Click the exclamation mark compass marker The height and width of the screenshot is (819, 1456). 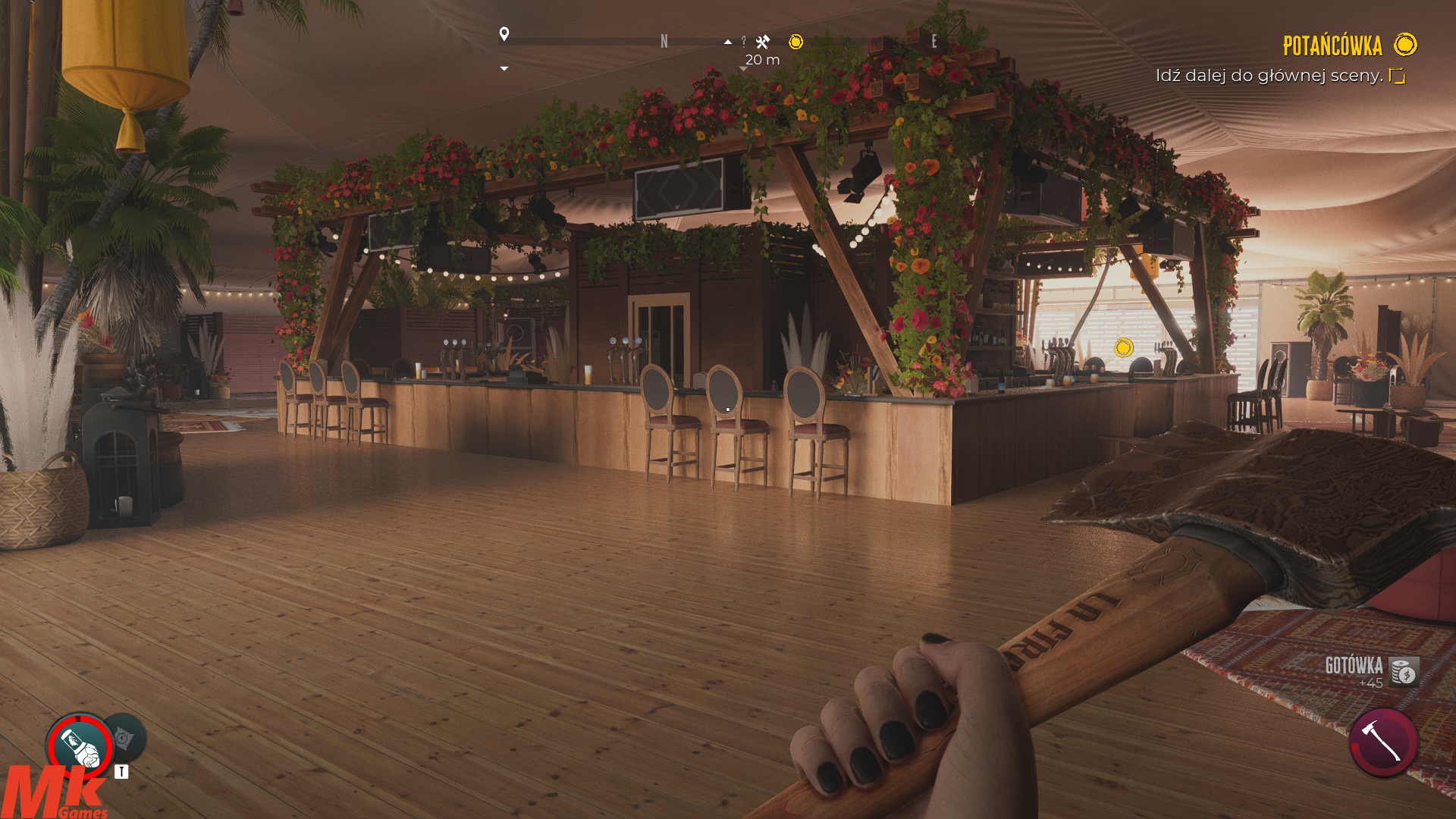[744, 42]
